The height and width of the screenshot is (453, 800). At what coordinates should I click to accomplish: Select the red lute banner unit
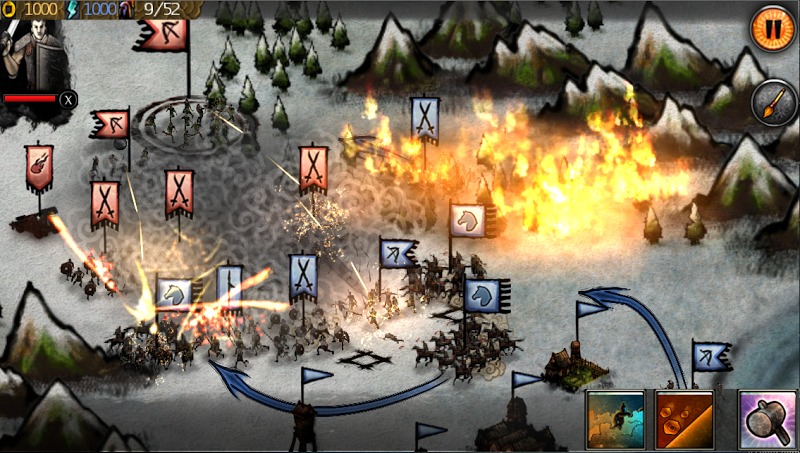pos(40,166)
